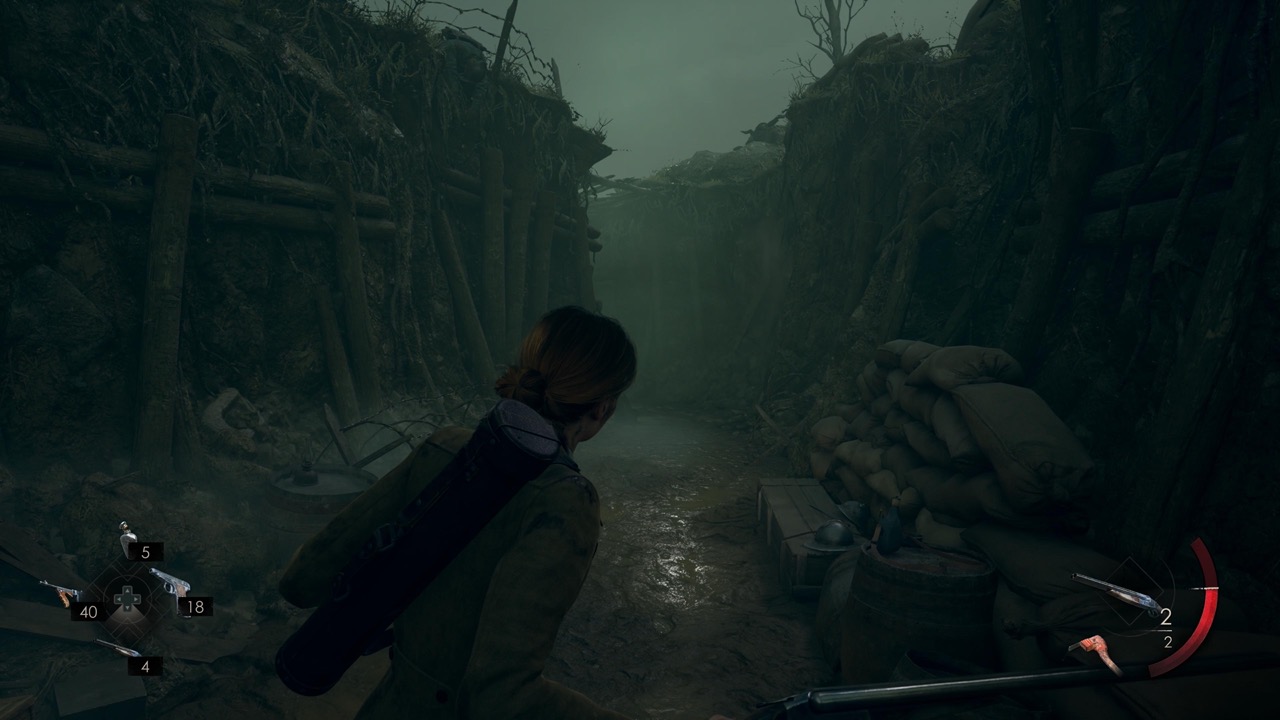Click the D-pad icon at the weapon wheel center

(127, 600)
